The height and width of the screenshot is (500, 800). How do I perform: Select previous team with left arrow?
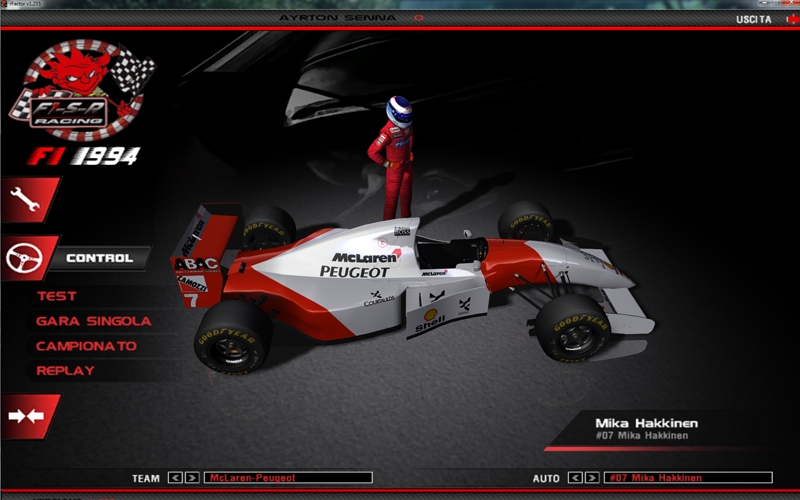[175, 478]
